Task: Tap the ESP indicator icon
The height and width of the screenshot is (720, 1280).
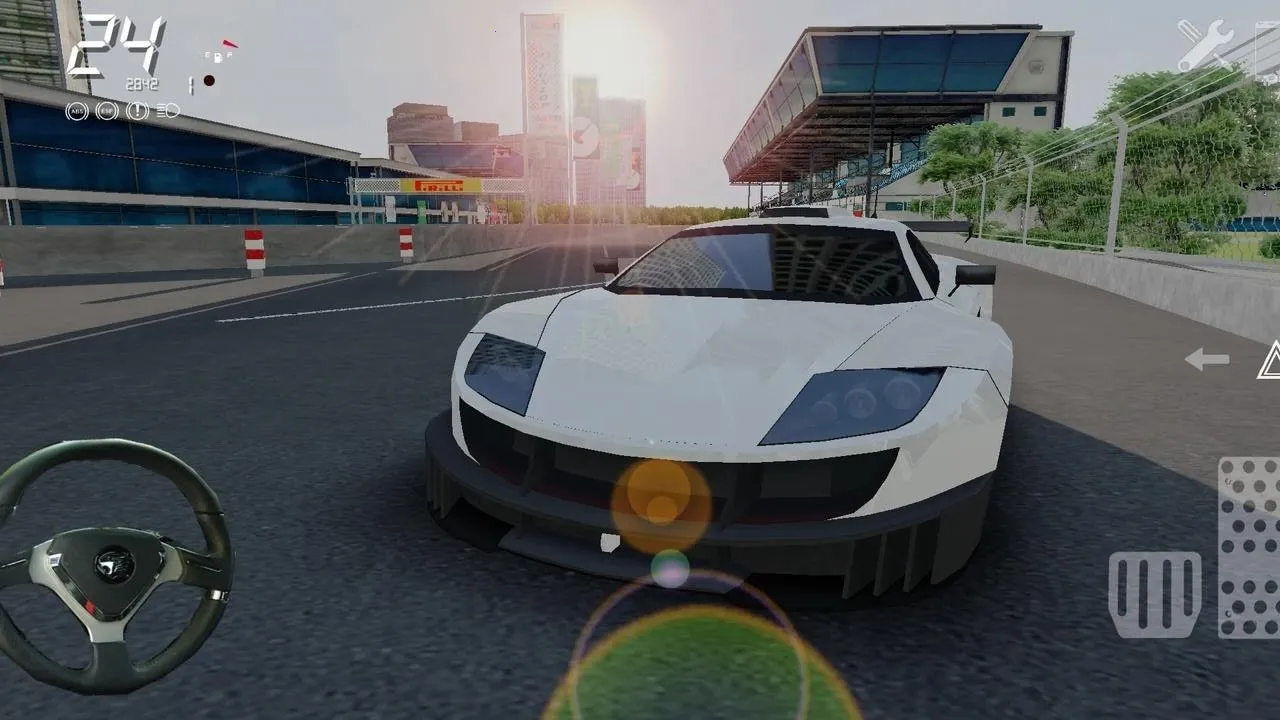Action: pos(107,111)
